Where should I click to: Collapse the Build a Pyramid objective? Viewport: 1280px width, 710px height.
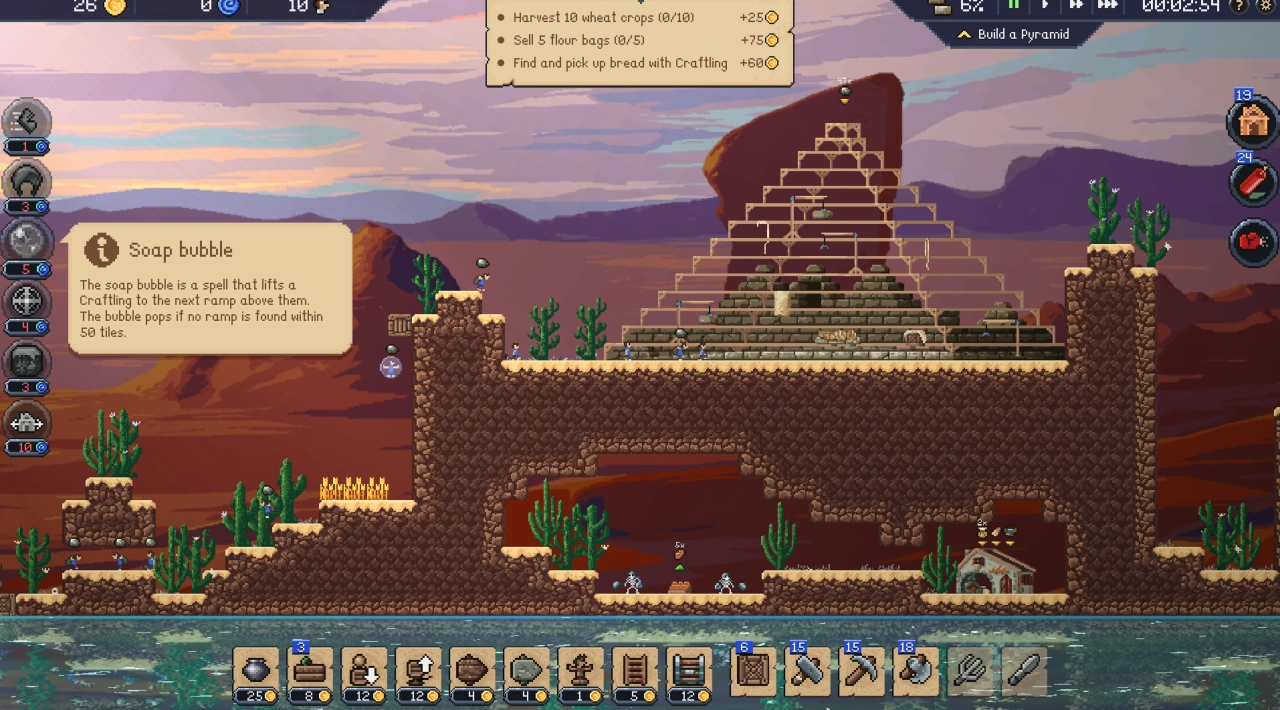coord(964,34)
